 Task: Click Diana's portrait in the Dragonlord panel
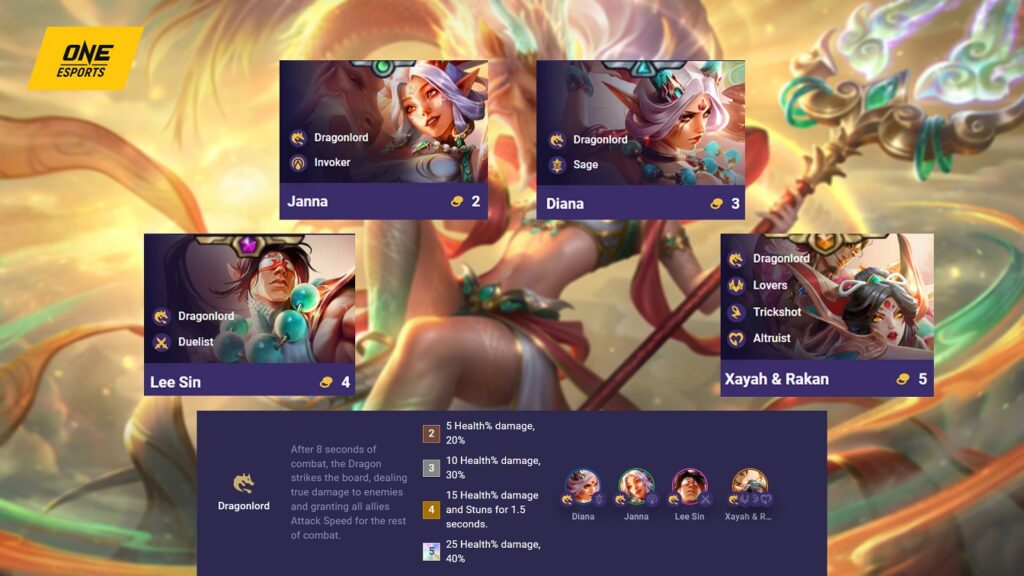click(582, 487)
